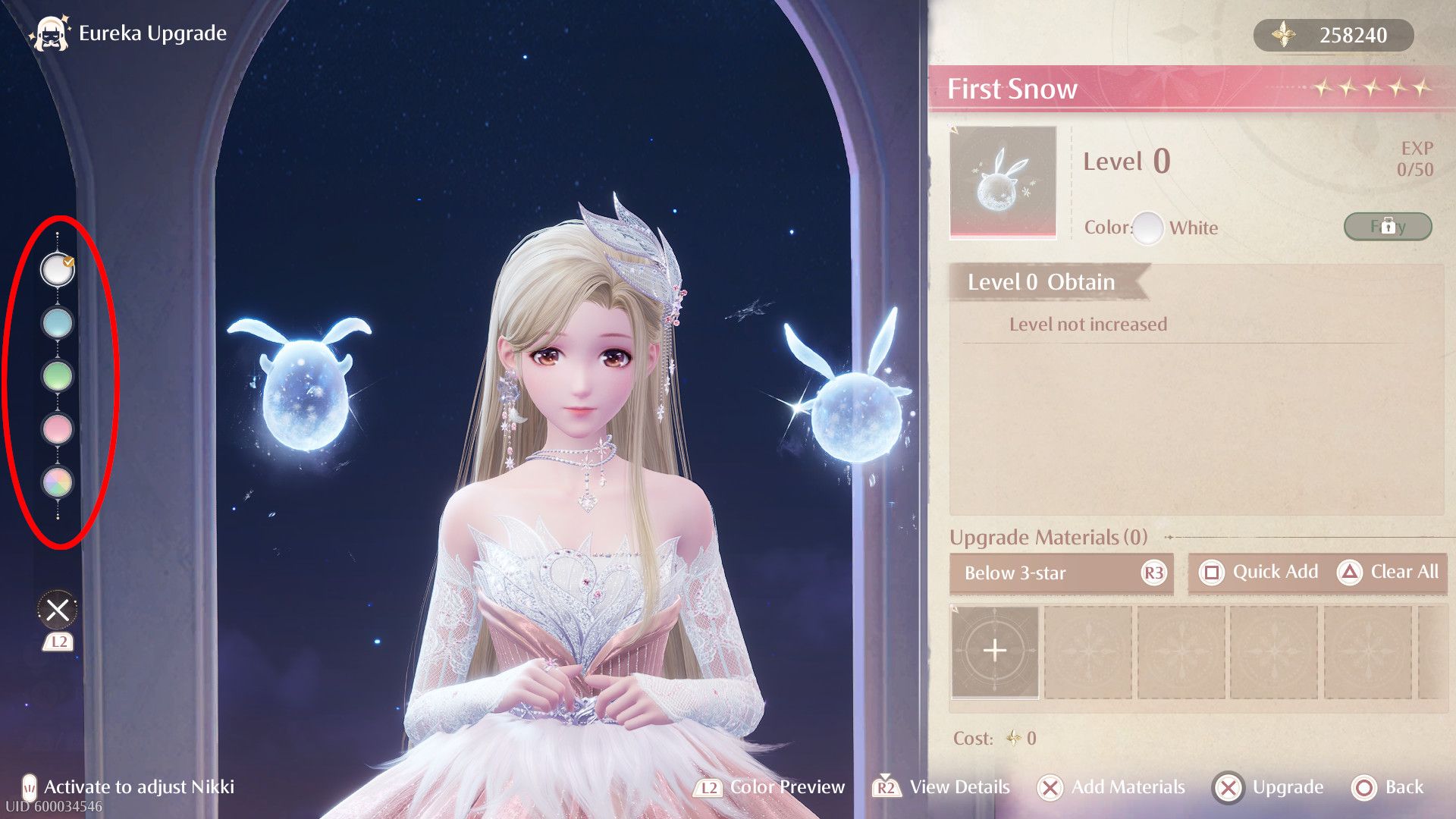
Task: Go Back from Eureka Upgrade
Action: pos(1388,788)
